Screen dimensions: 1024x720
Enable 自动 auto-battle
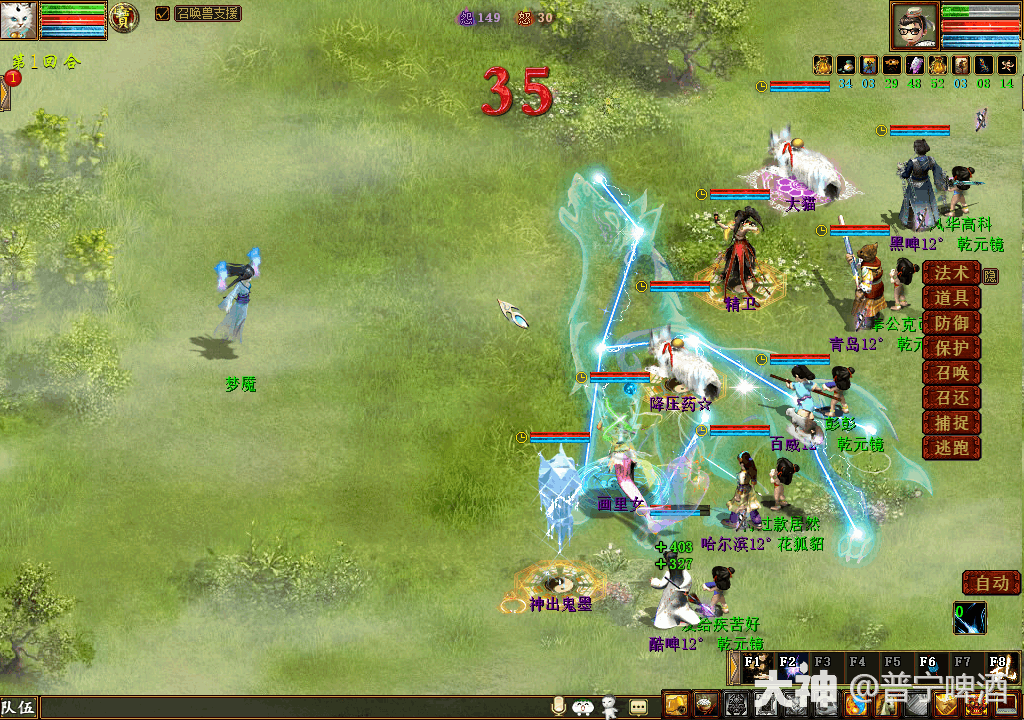[991, 583]
